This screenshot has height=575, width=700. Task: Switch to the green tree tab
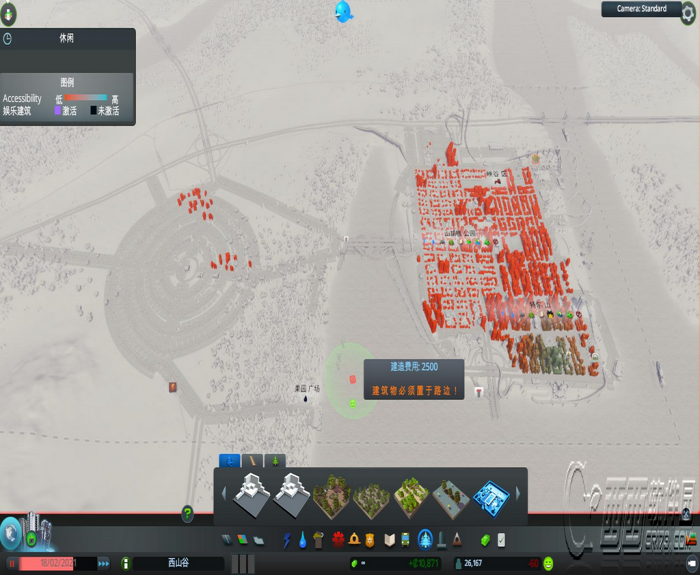(x=278, y=460)
